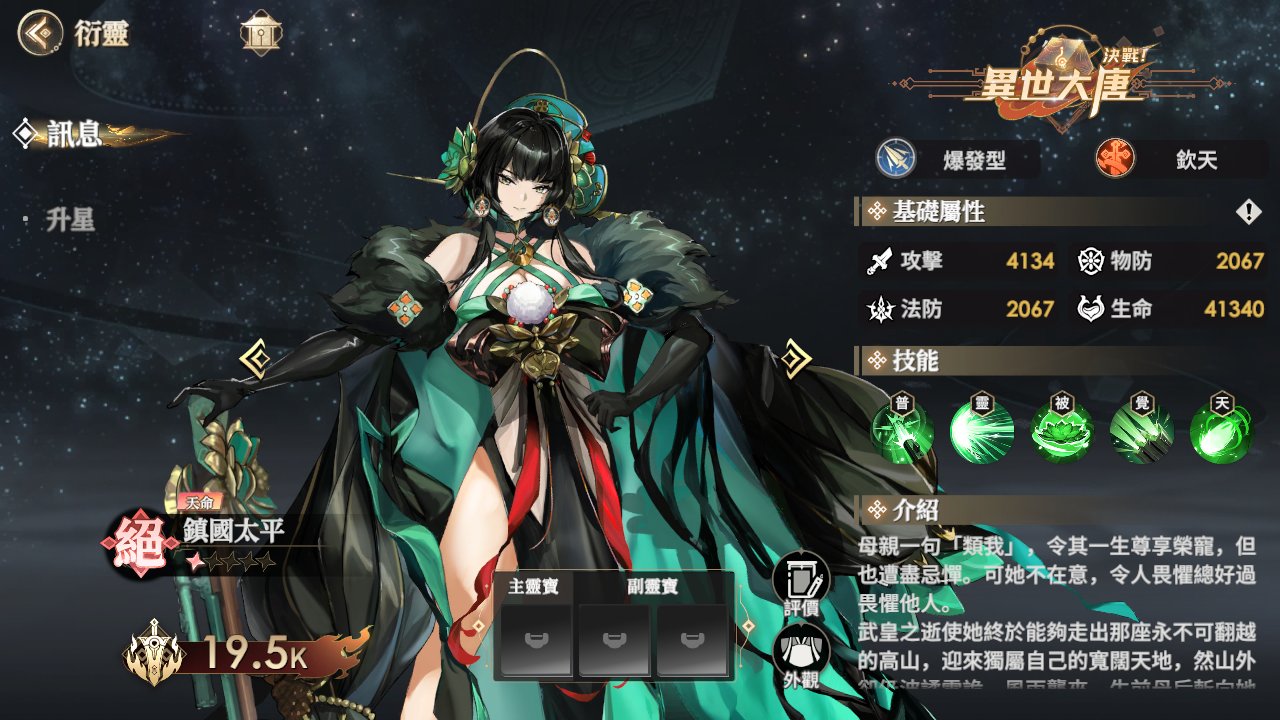
Task: Switch to the 升星 tab
Action: (70, 220)
